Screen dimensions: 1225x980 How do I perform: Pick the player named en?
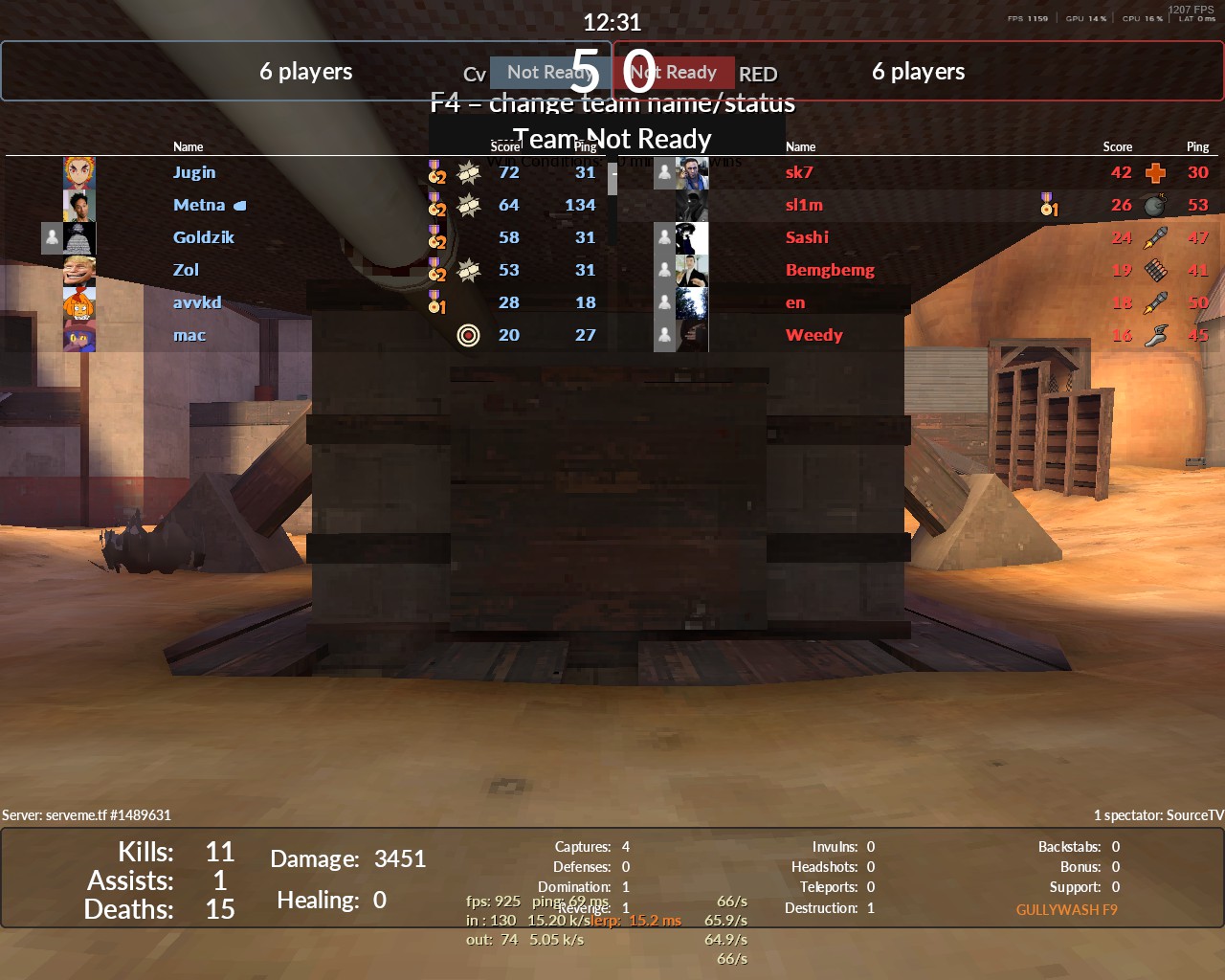coord(795,302)
